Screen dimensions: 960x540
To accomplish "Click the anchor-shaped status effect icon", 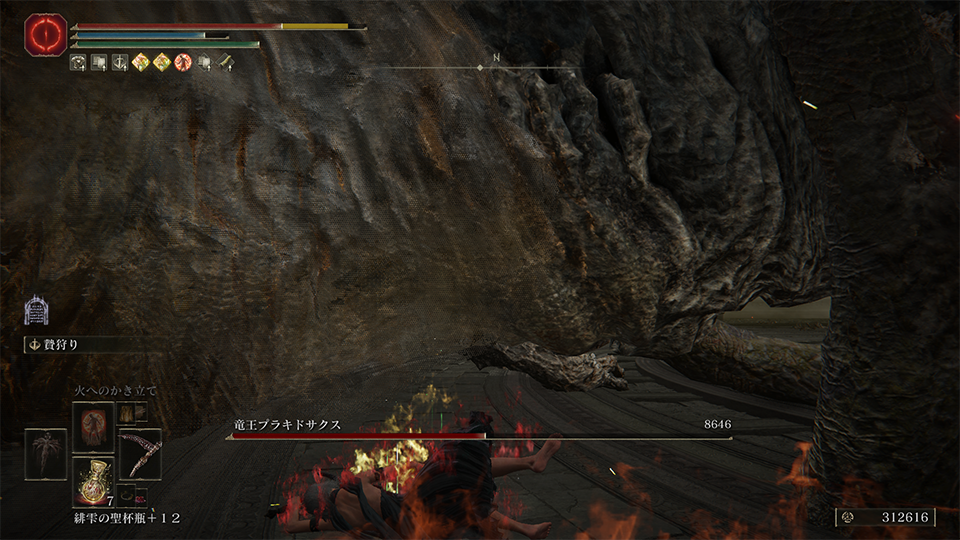I will click(119, 63).
